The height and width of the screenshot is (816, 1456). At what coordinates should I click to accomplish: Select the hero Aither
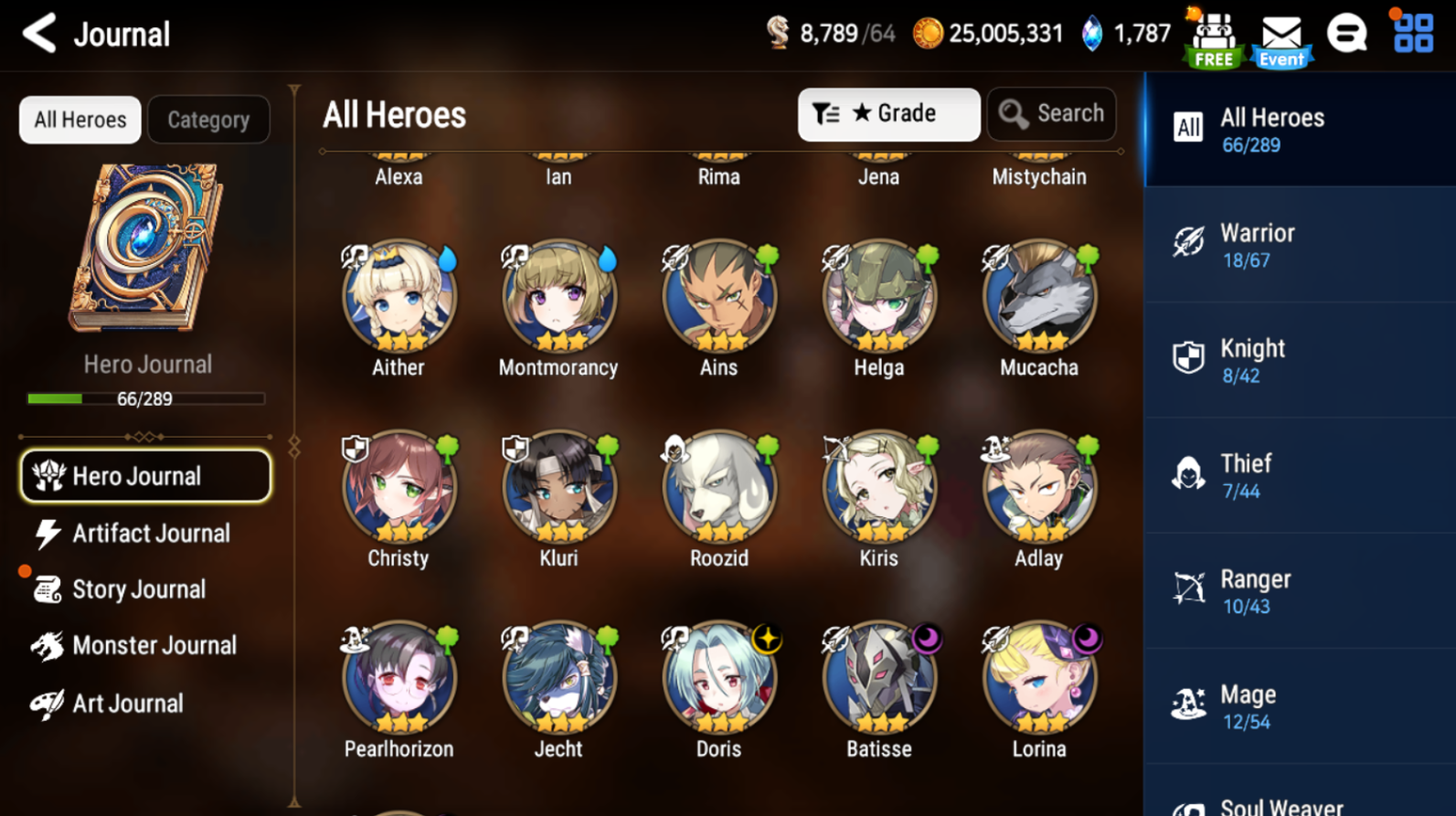[399, 299]
